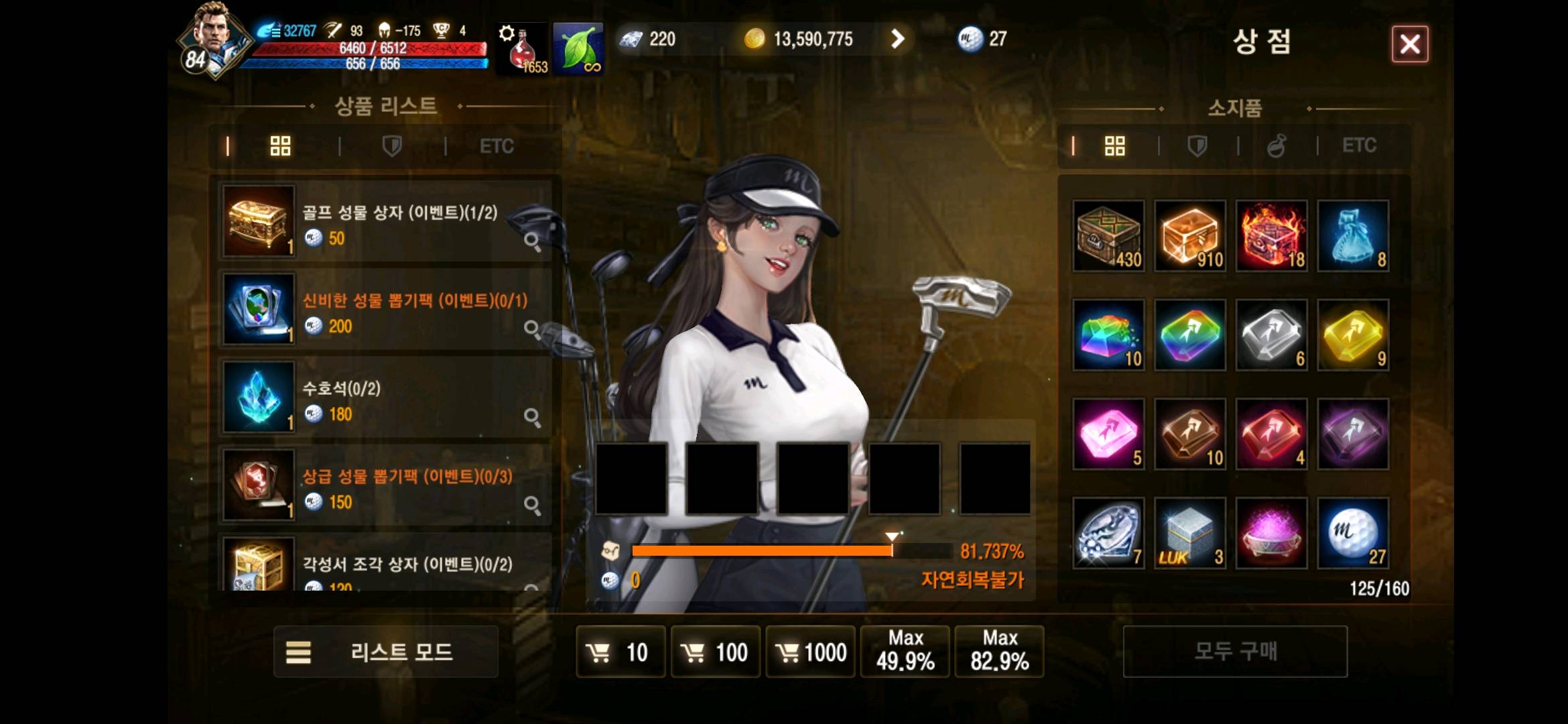Click the 모두 구매 button
Image resolution: width=1568 pixels, height=724 pixels.
1234,652
